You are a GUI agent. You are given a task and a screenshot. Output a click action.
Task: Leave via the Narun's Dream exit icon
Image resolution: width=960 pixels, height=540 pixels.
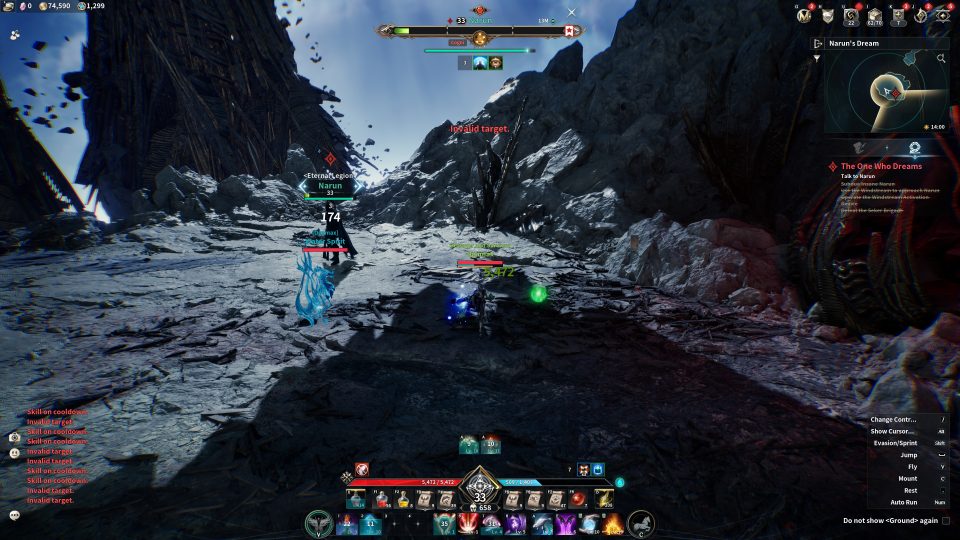coord(818,43)
